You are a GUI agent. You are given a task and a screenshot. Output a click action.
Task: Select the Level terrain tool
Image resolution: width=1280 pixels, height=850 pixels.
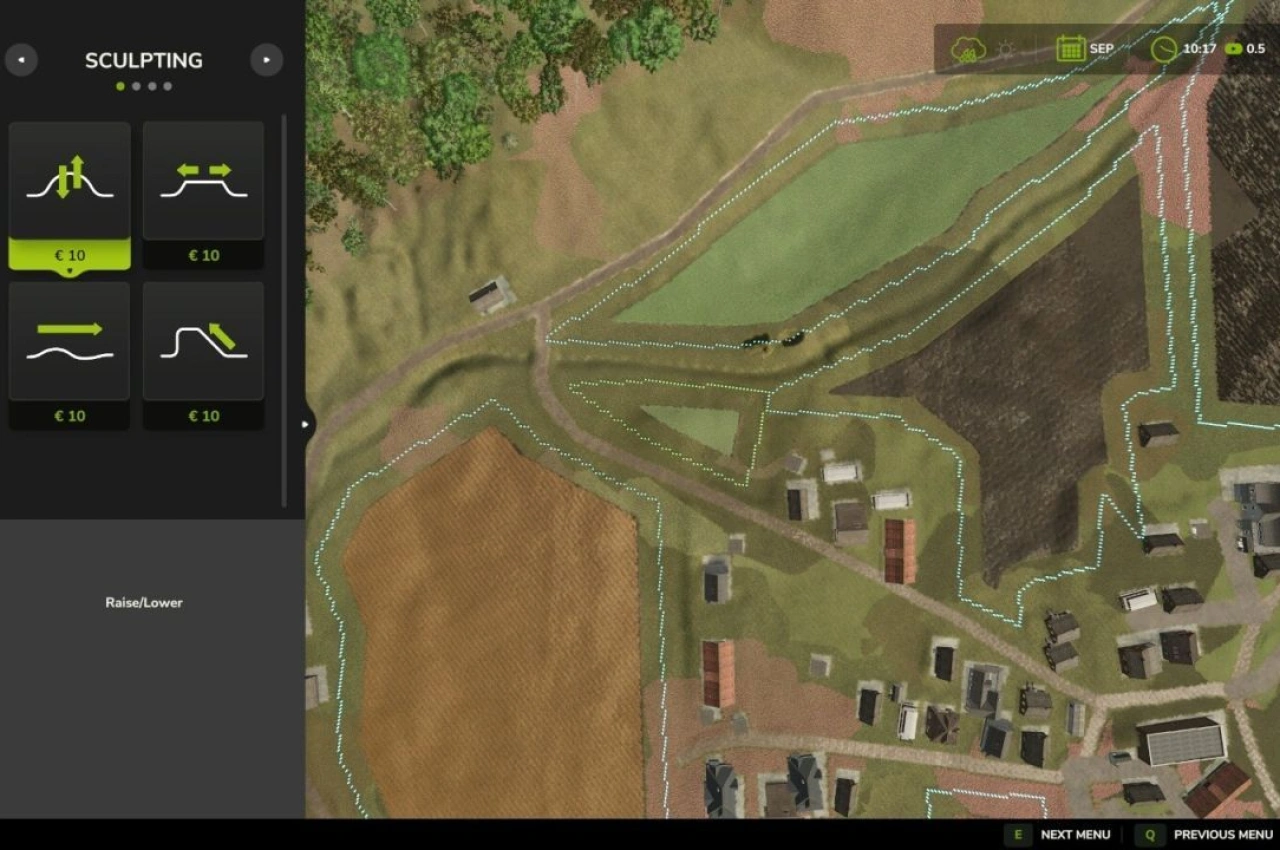click(68, 340)
